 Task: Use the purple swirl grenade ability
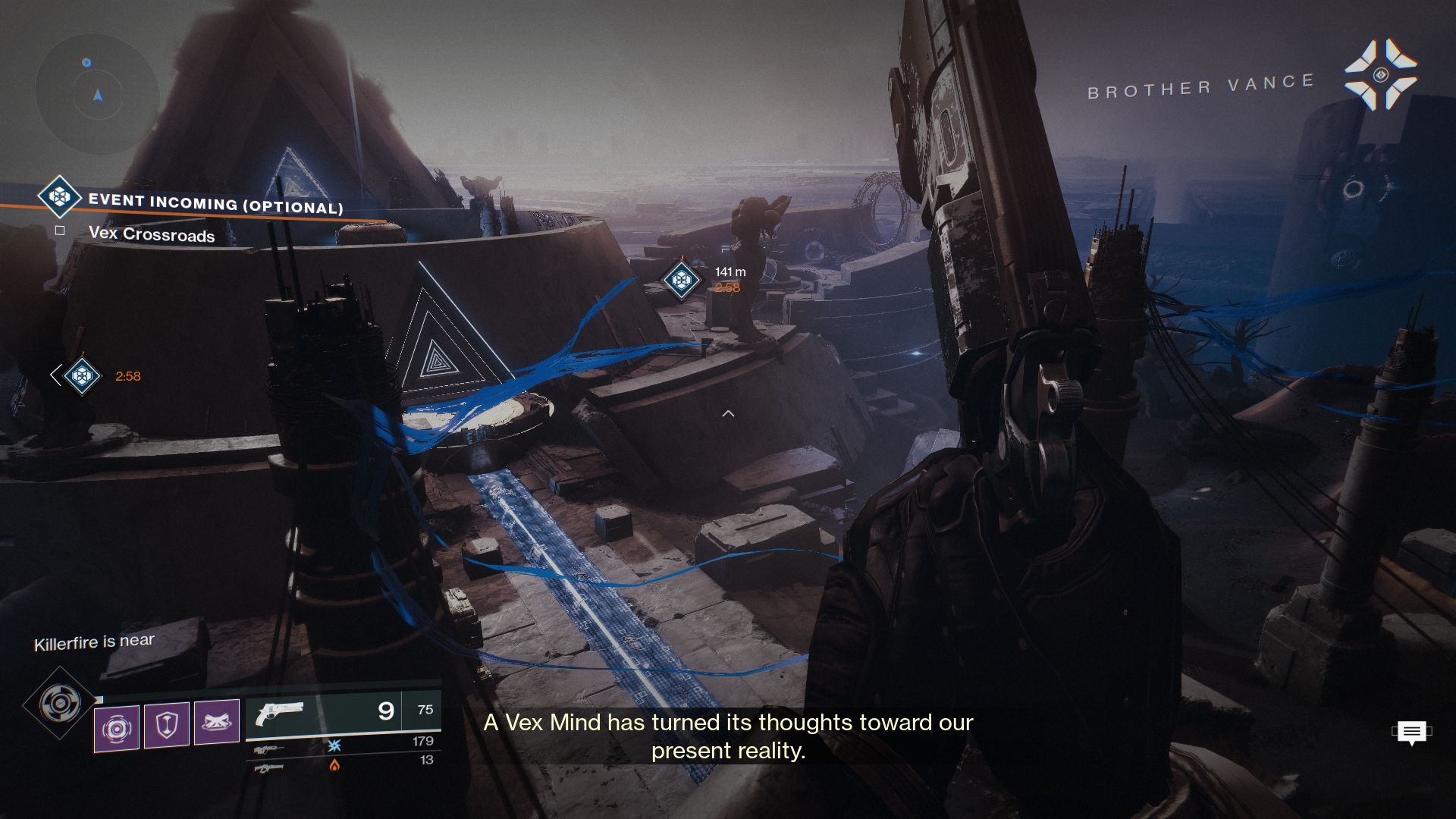point(117,728)
